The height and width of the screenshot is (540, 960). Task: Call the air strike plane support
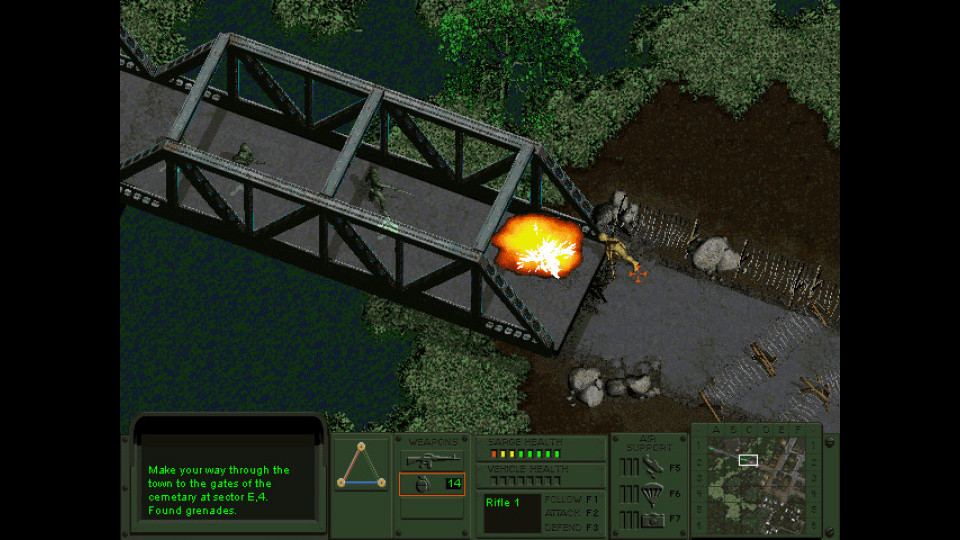(653, 466)
